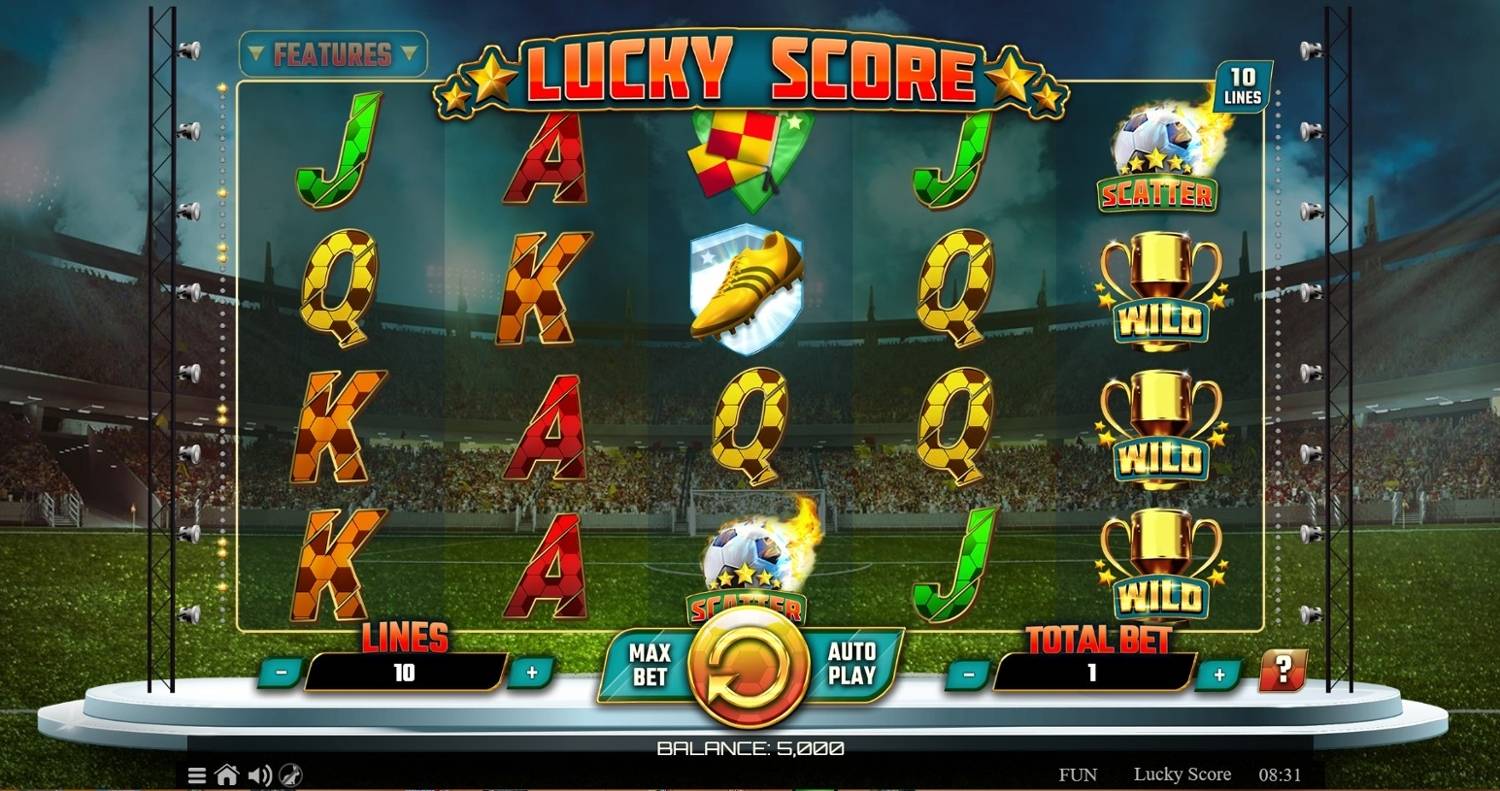The height and width of the screenshot is (791, 1500).
Task: Open the hamburger menu in the bottom bar
Action: click(196, 774)
